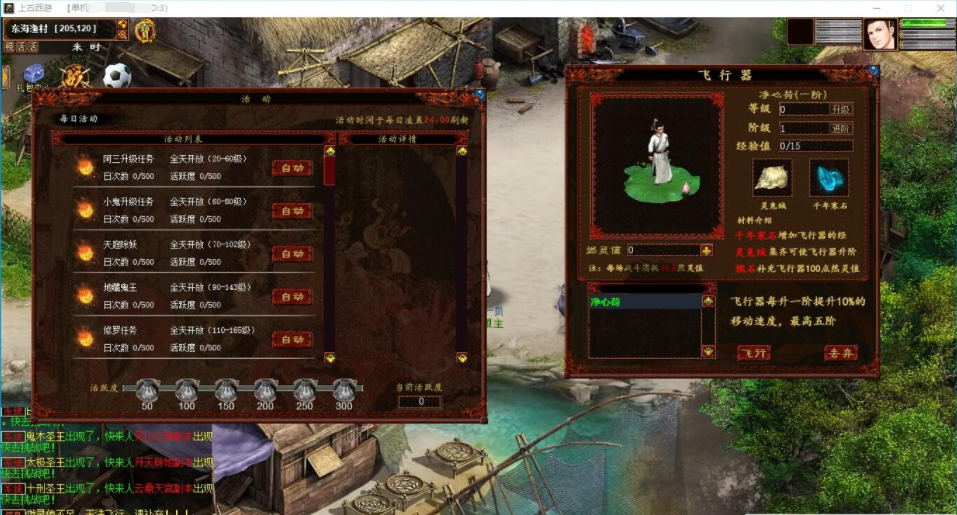
Task: Start auto for 小鬼升级任务
Action: pyautogui.click(x=292, y=211)
